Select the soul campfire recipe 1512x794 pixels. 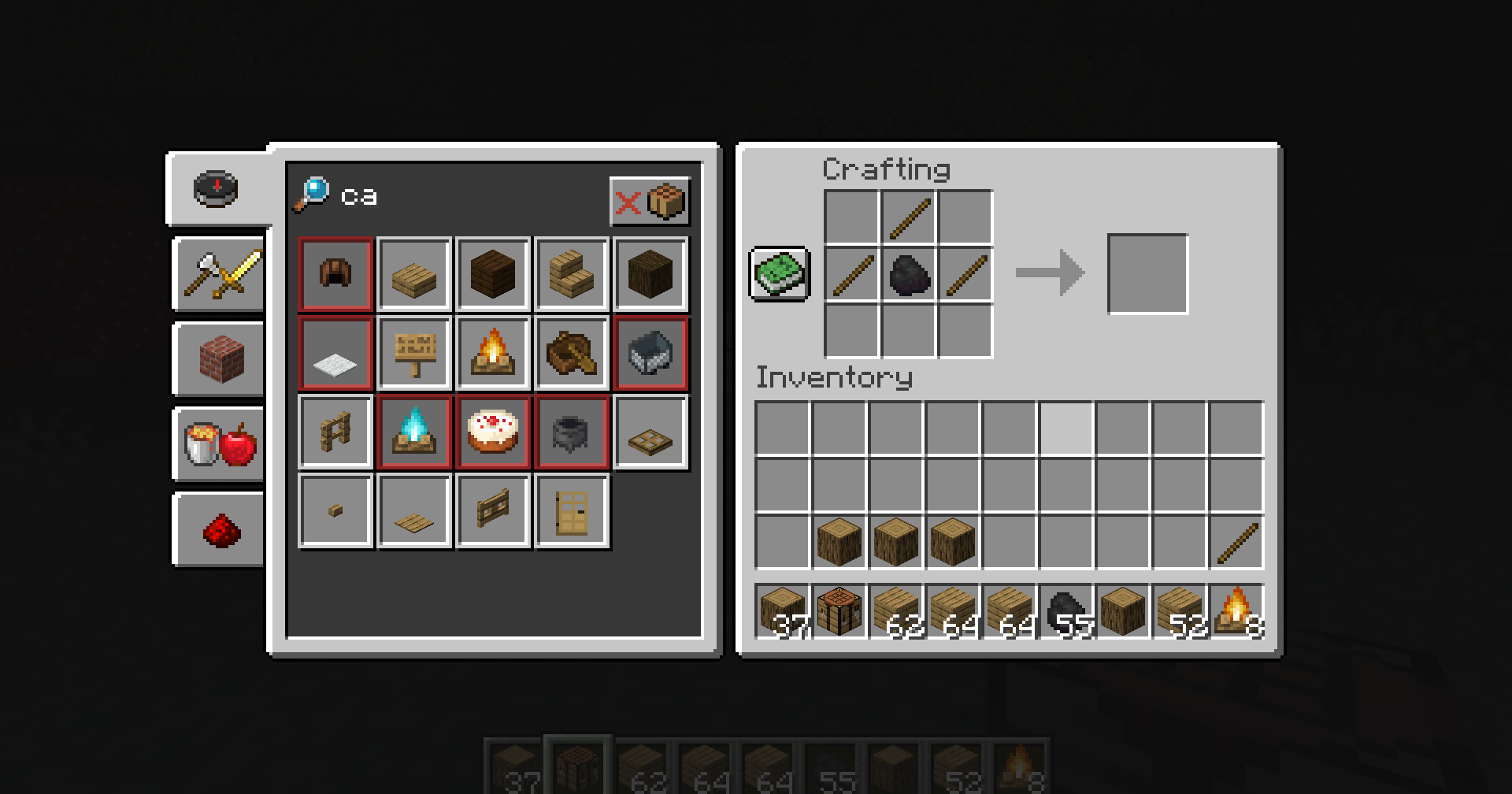414,432
